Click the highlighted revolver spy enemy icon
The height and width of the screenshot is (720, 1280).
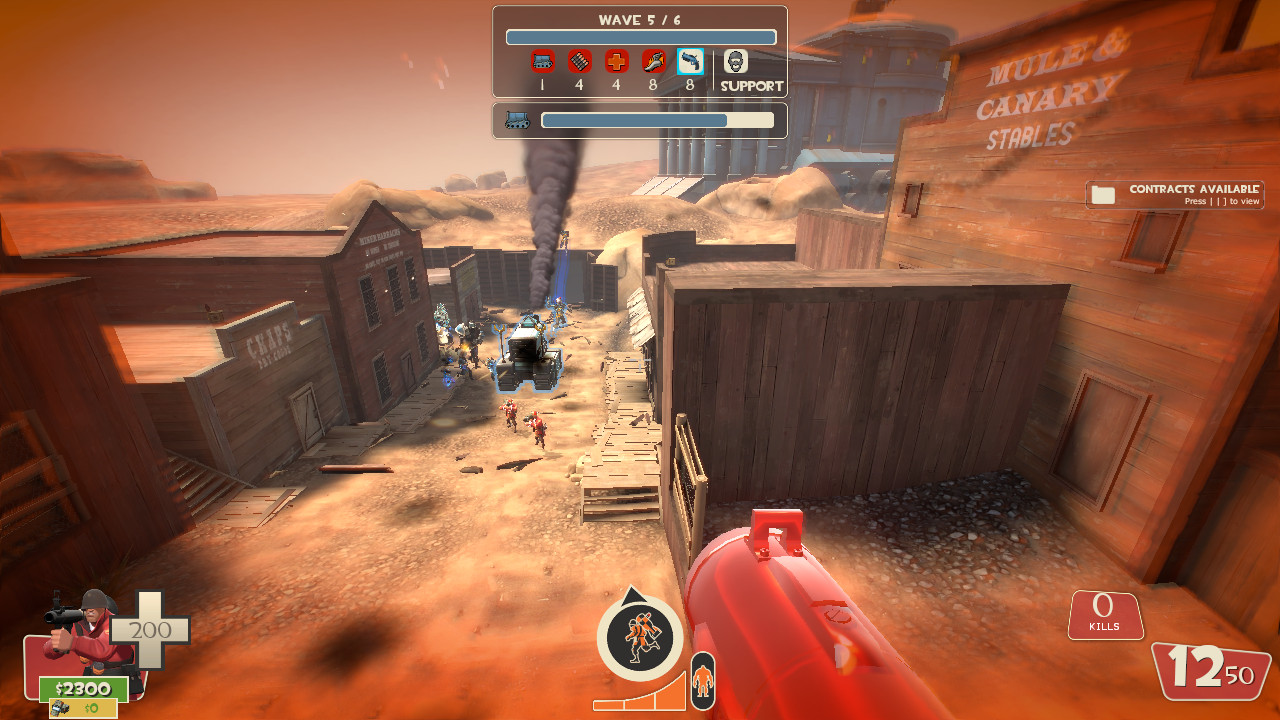pyautogui.click(x=692, y=60)
